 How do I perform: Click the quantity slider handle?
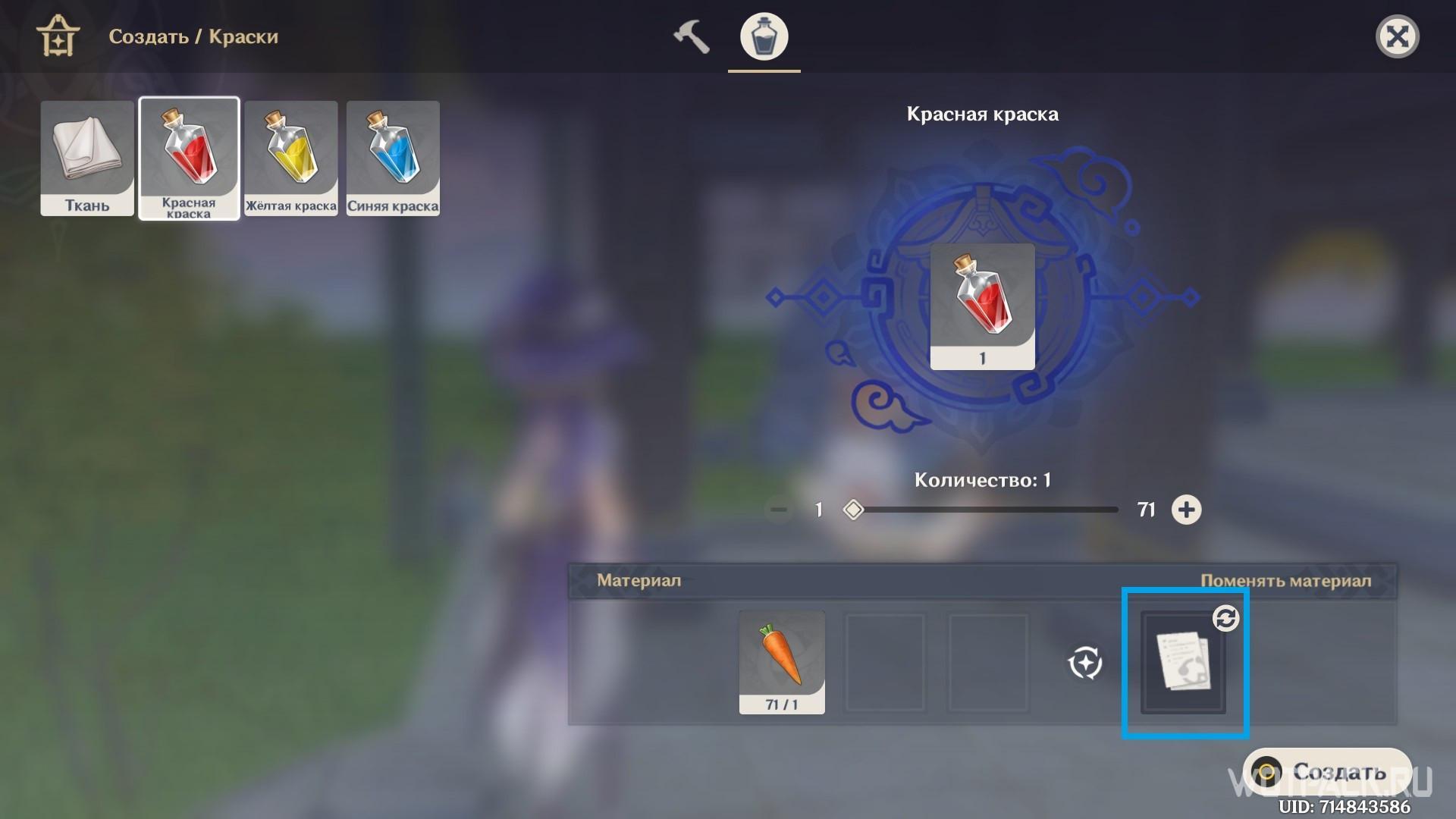point(853,510)
